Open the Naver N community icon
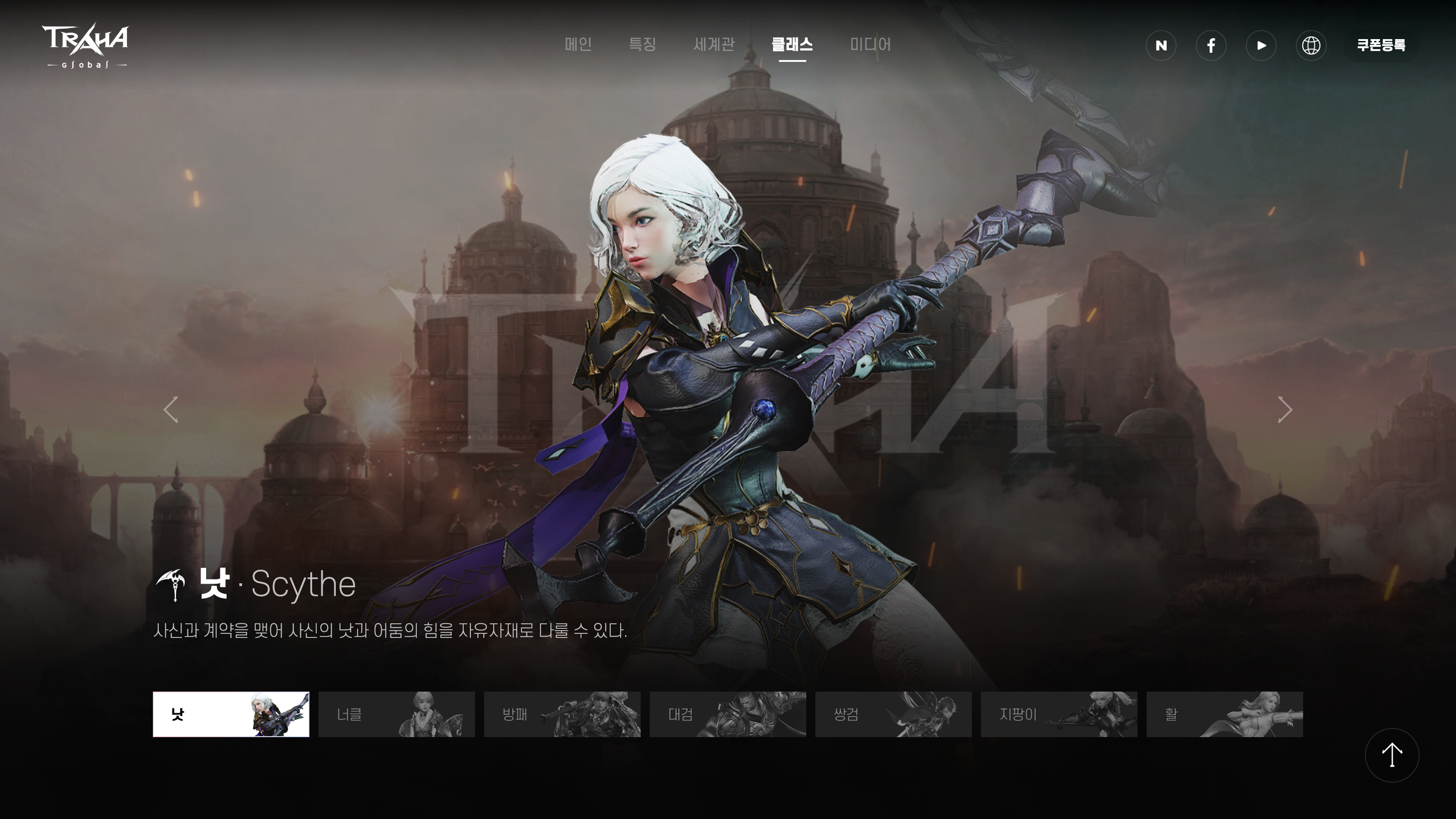1456x819 pixels. point(1161,45)
